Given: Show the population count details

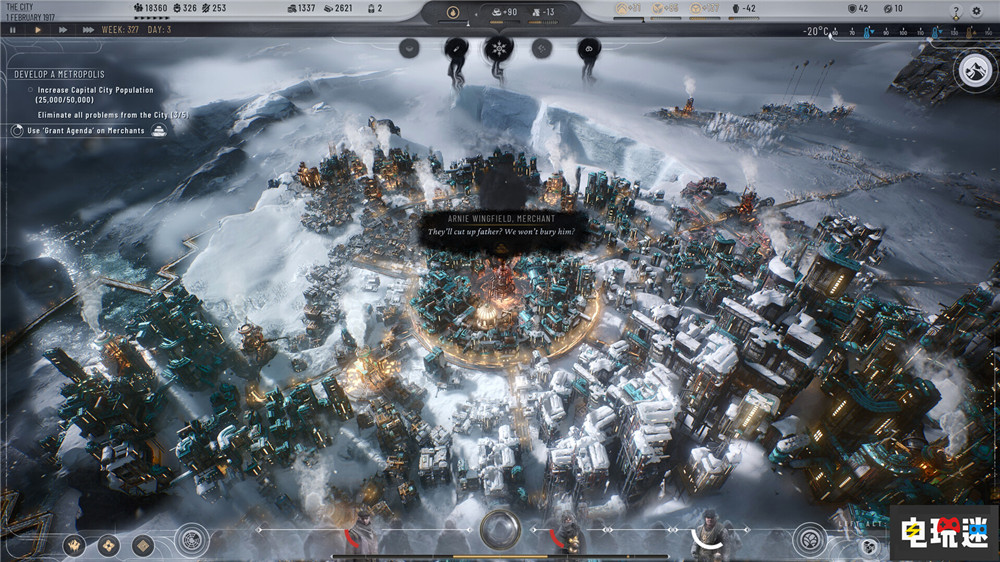Looking at the screenshot, I should [150, 9].
